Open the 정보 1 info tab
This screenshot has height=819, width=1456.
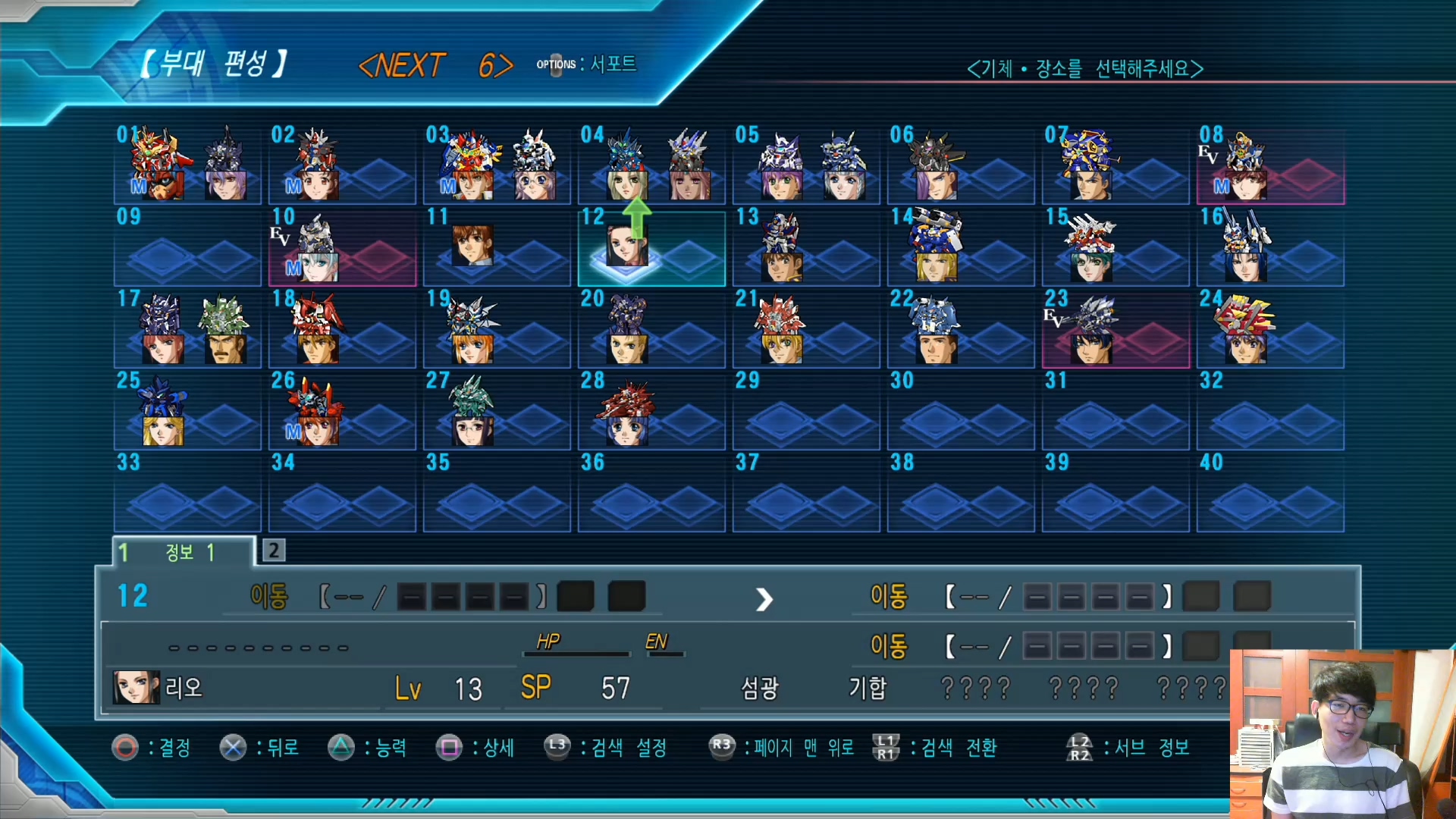click(x=184, y=552)
